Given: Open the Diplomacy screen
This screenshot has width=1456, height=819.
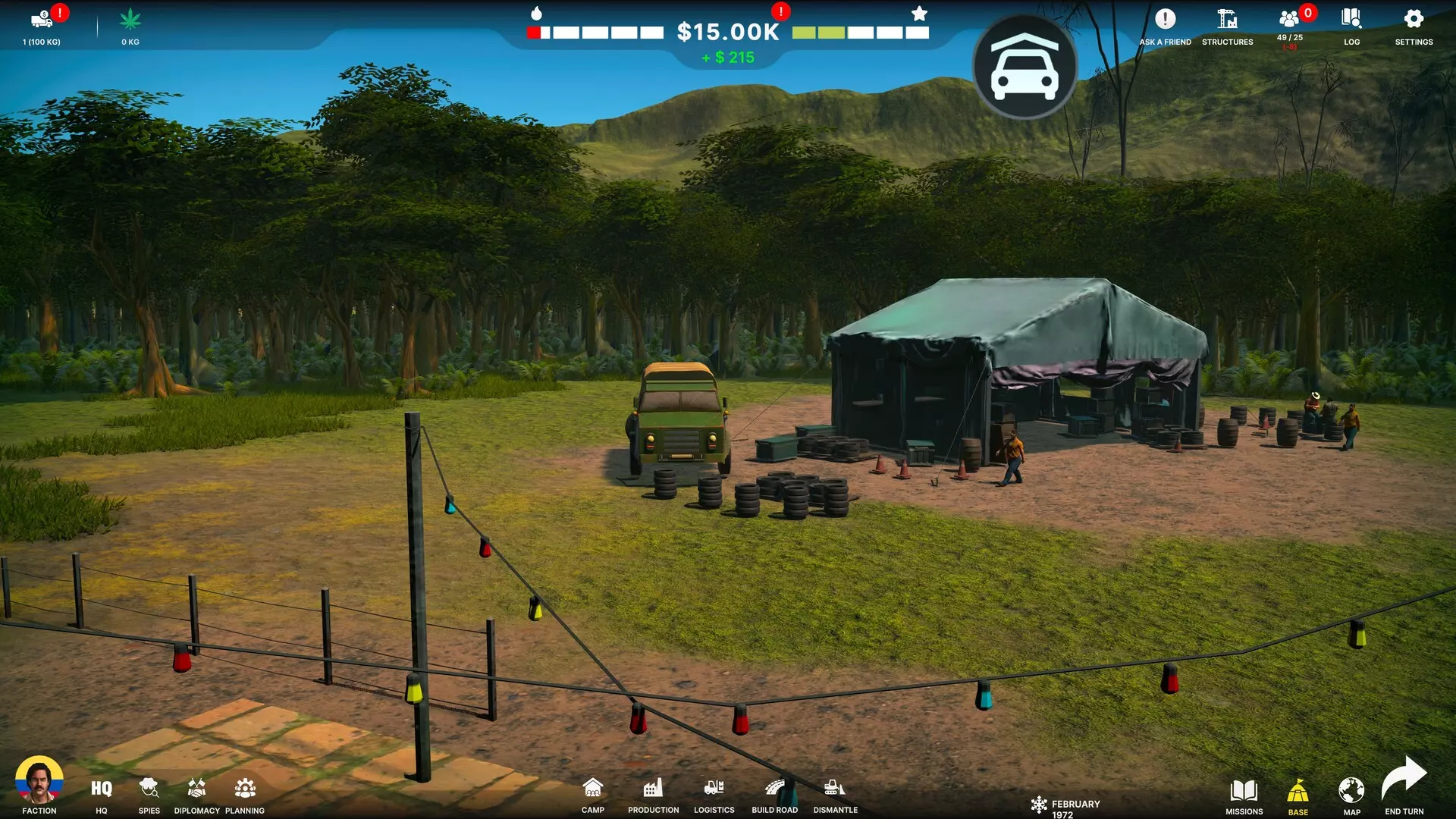Looking at the screenshot, I should 196,790.
